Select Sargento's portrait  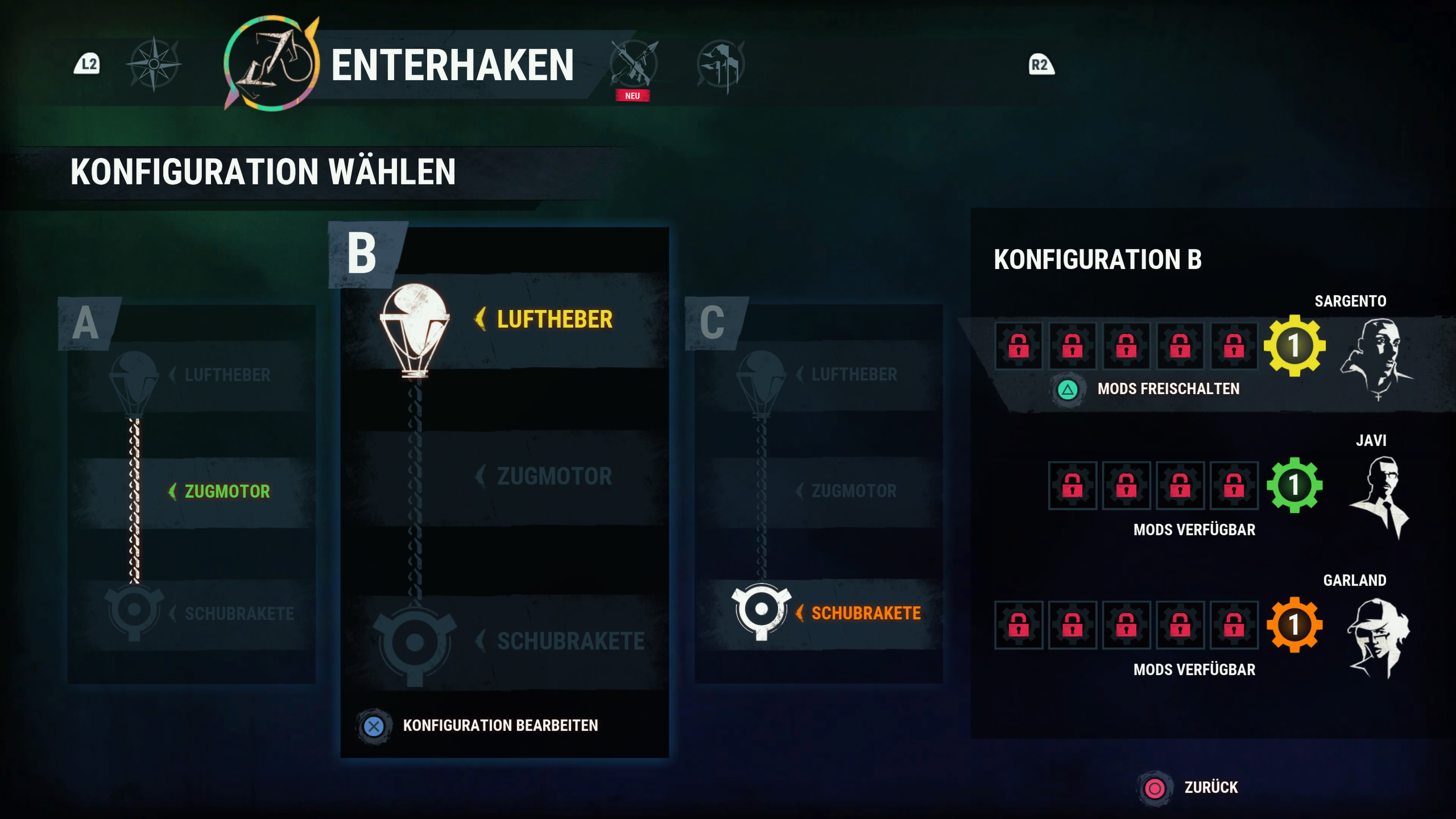pos(1377,357)
